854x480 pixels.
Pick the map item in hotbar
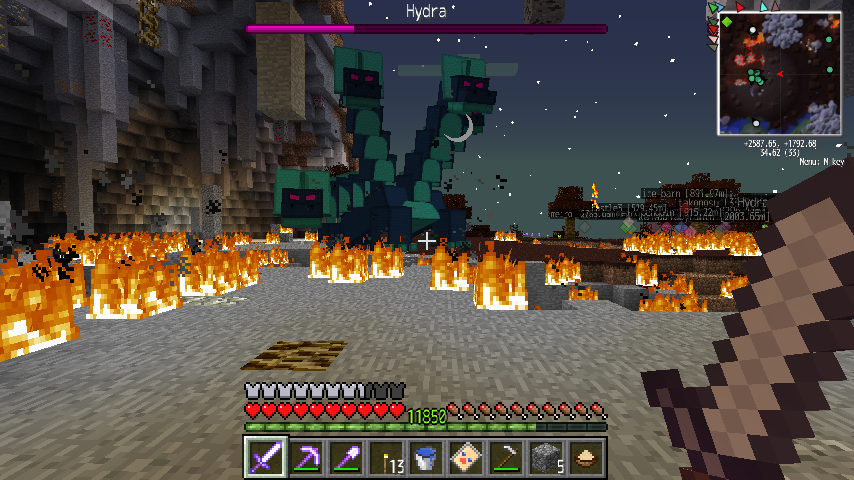coord(466,457)
